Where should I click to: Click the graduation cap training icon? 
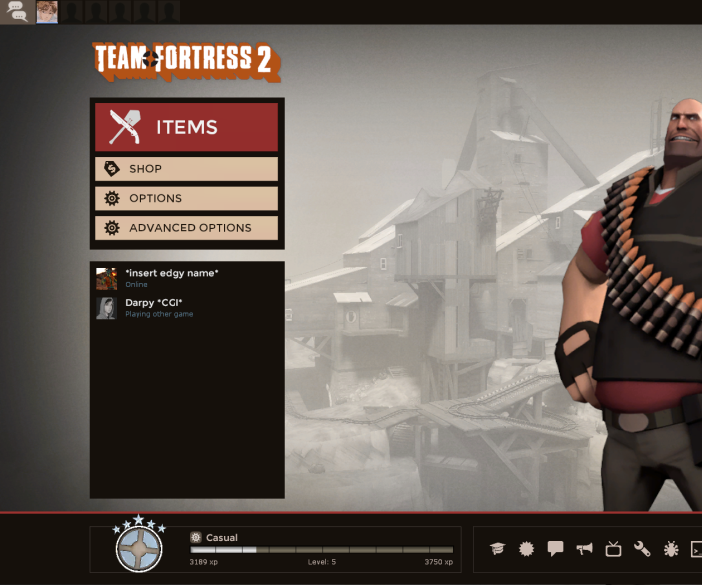[497, 549]
